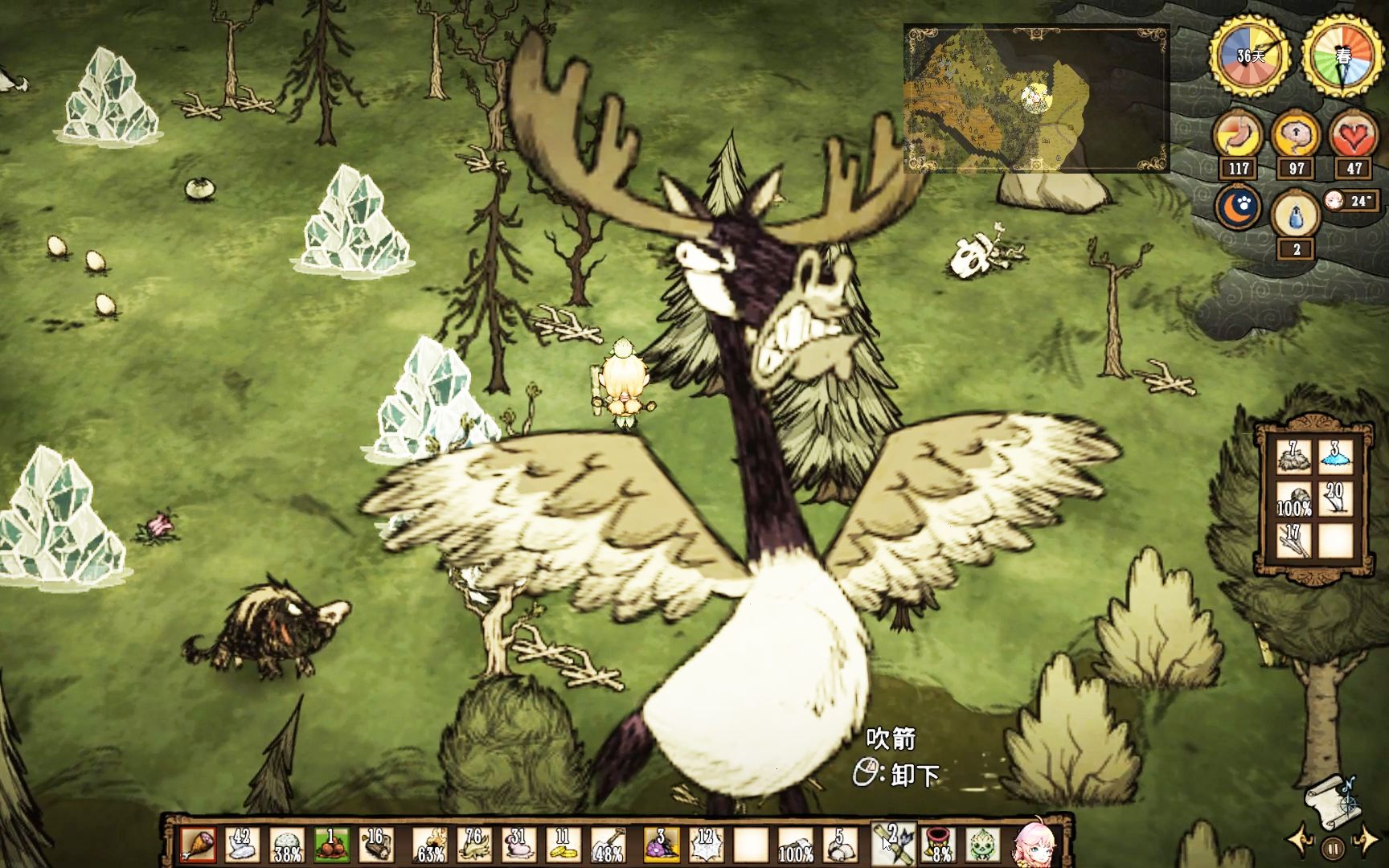Select the equipped backpack at 8% durability
This screenshot has width=1389, height=868.
pos(938,845)
